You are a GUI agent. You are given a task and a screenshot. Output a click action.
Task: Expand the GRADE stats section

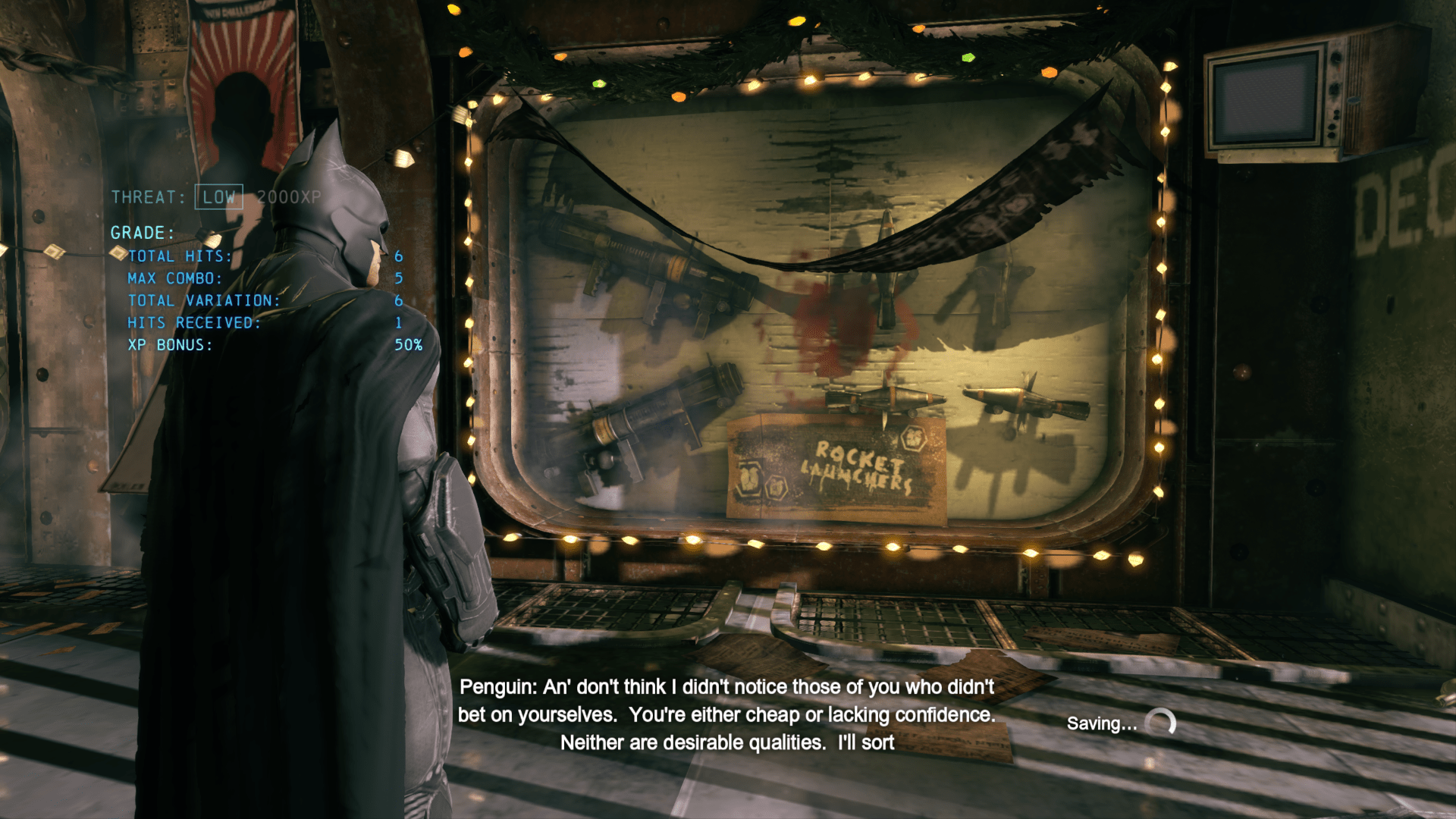pyautogui.click(x=143, y=231)
